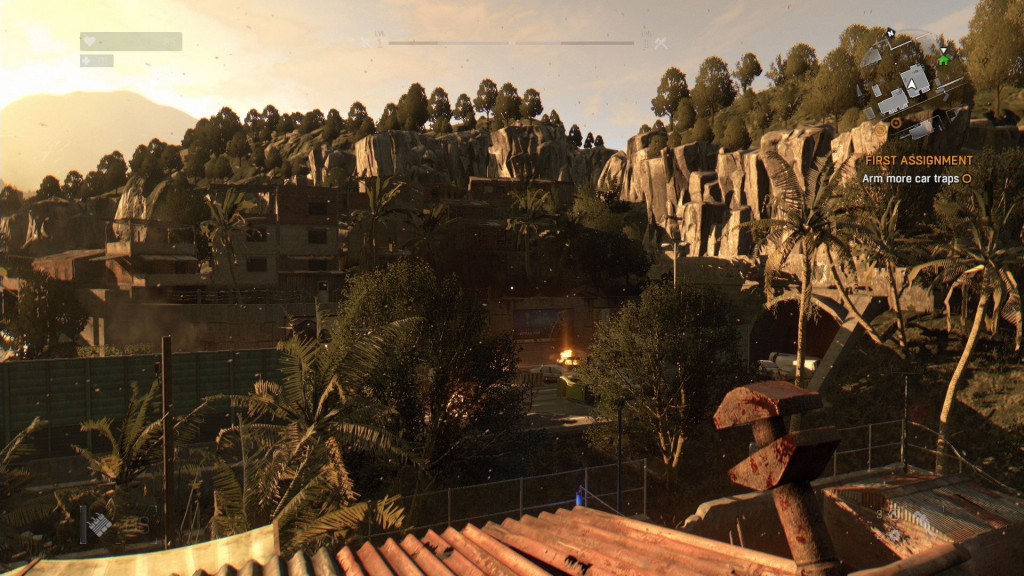This screenshot has width=1024, height=576.
Task: Click the white player arrow on minimap
Action: 914,86
